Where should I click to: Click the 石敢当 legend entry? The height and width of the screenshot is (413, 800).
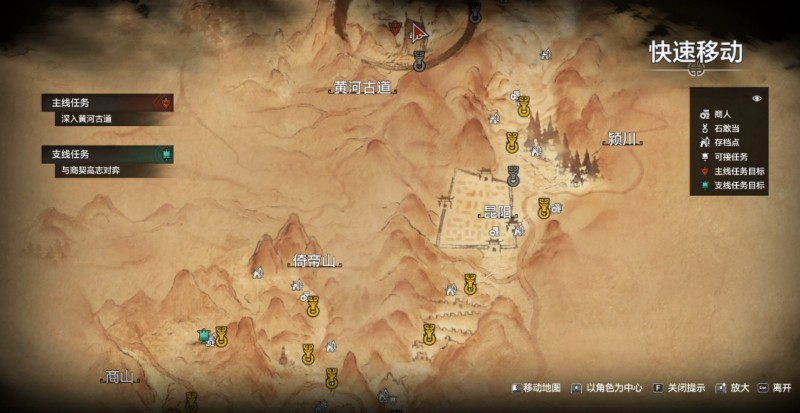point(729,128)
